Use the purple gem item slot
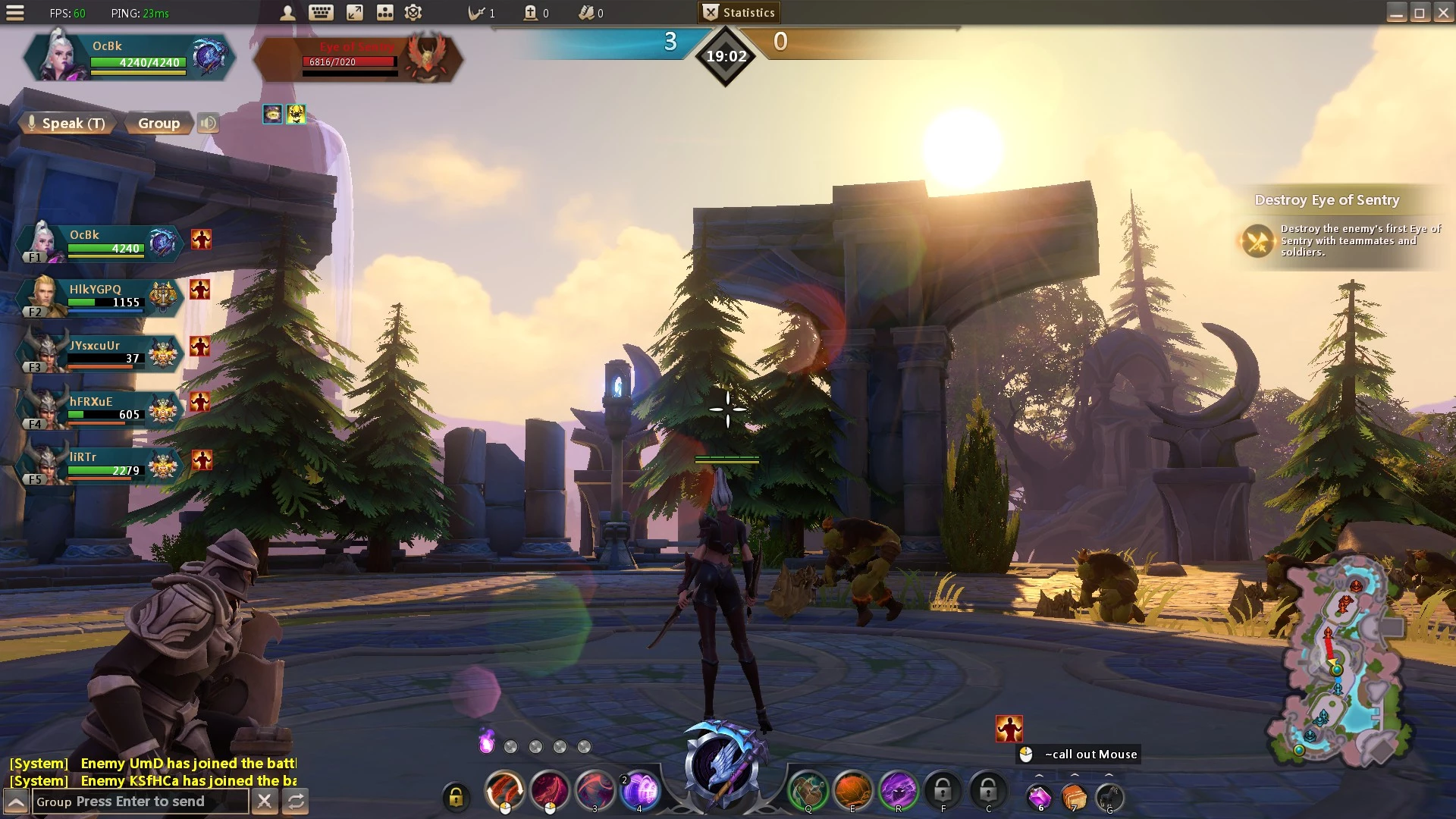This screenshot has height=819, width=1456. [1039, 796]
